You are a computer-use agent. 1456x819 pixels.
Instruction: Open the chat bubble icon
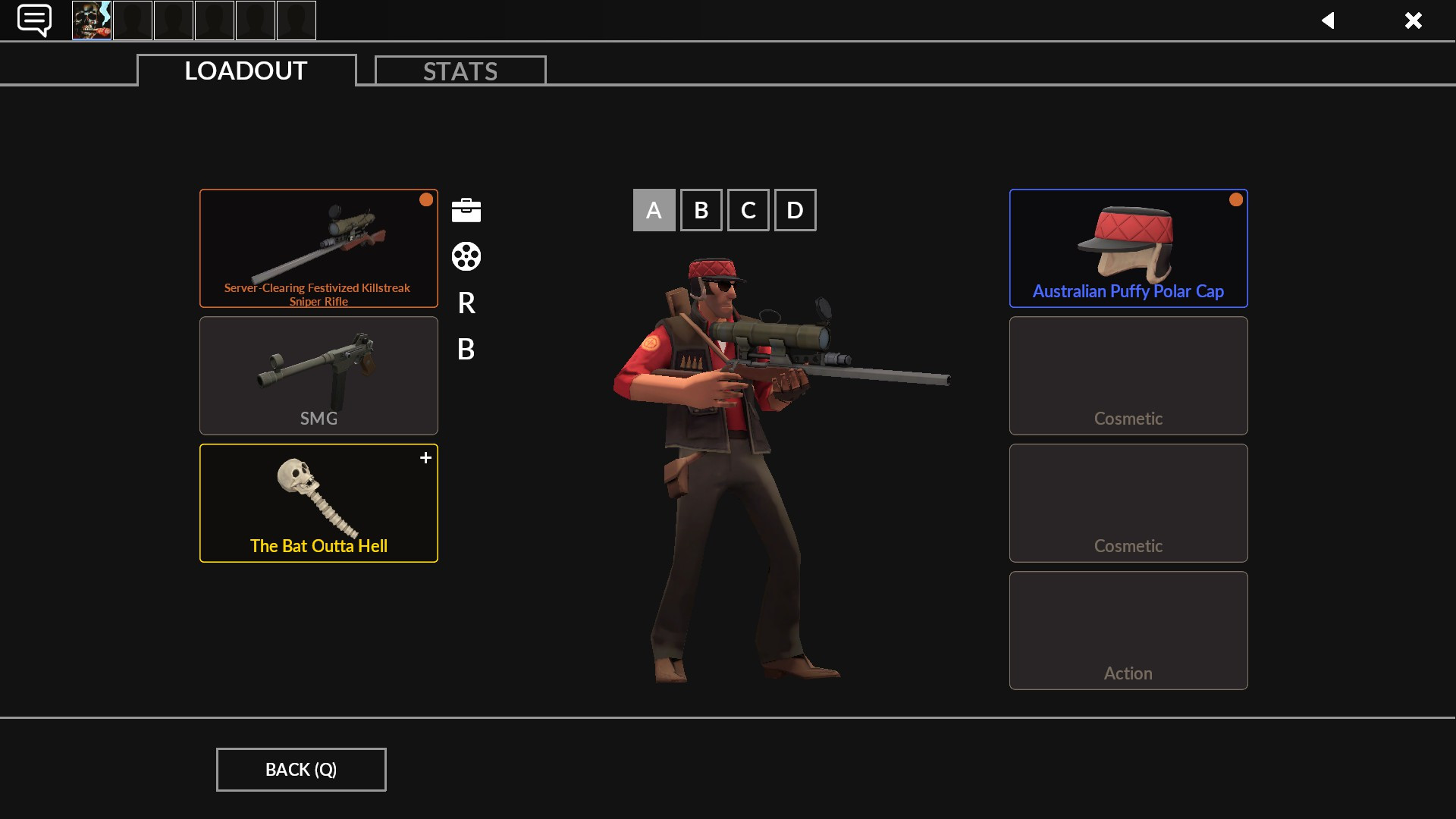[x=33, y=20]
